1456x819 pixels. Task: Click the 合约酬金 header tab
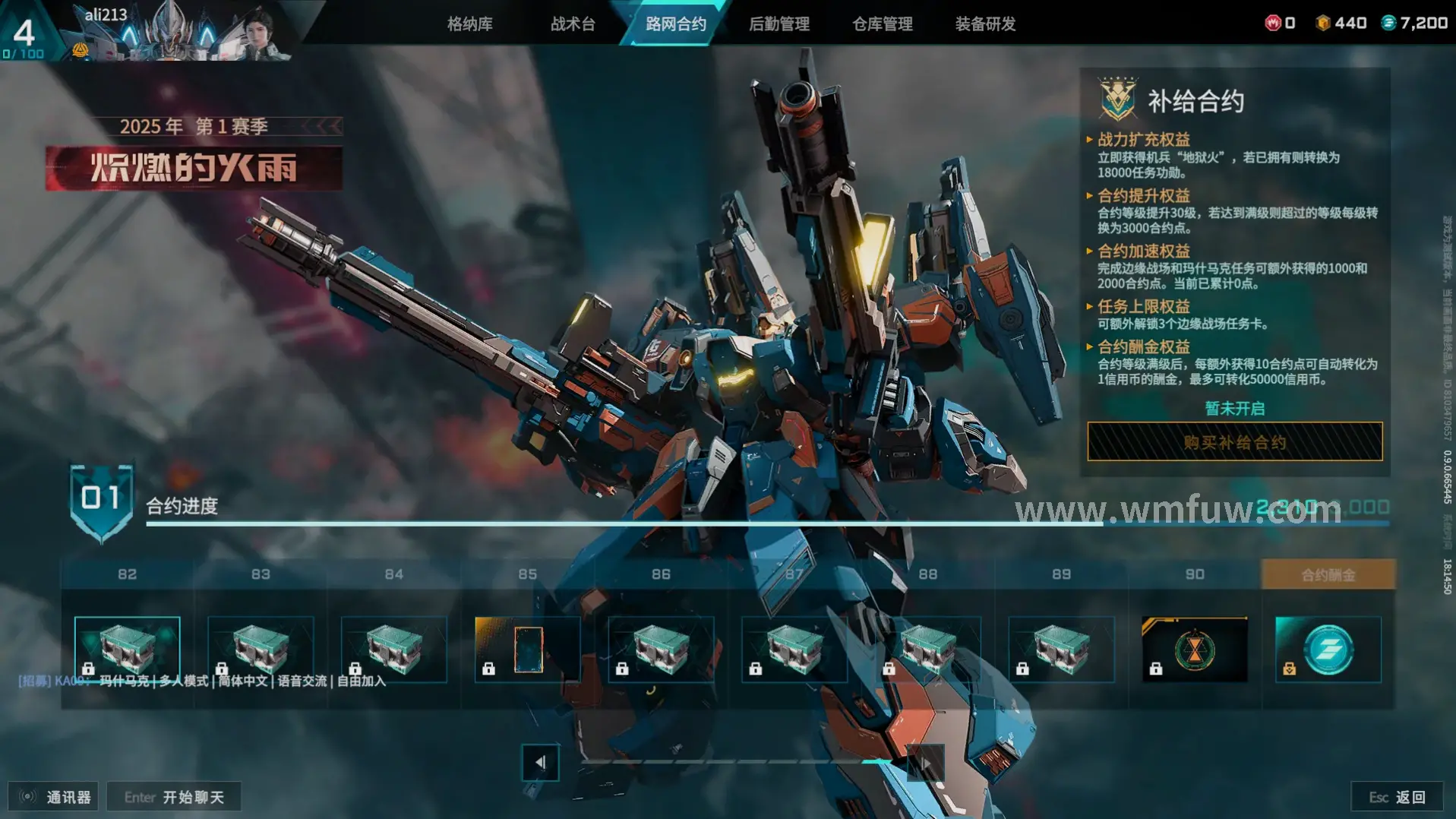(x=1328, y=574)
